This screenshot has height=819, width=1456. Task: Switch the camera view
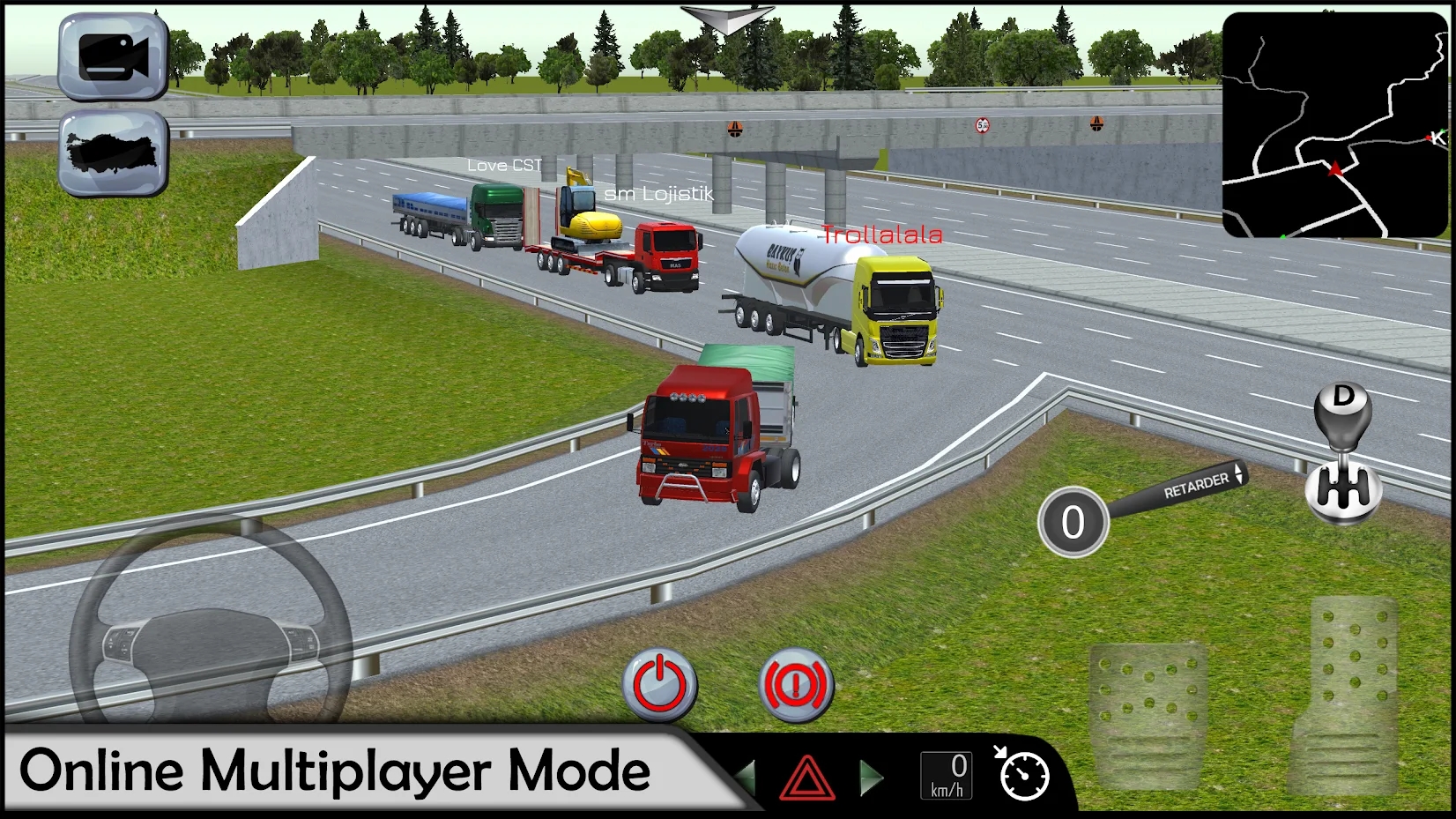[x=113, y=57]
